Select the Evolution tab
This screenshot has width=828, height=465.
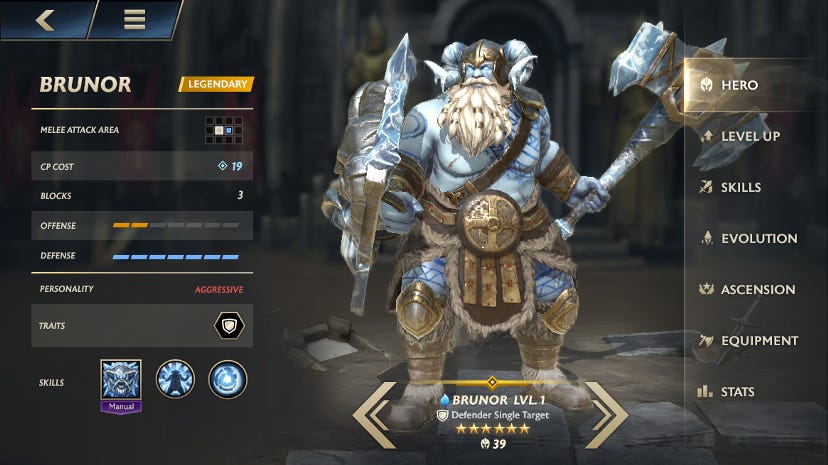point(756,238)
